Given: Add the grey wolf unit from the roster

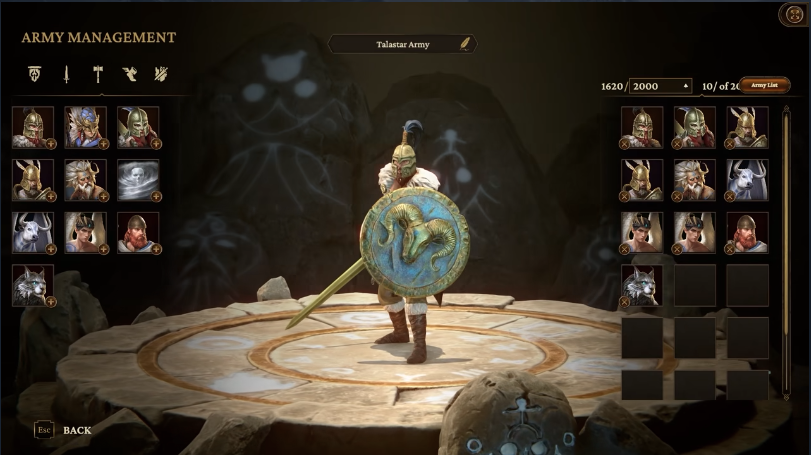Looking at the screenshot, I should (31, 284).
